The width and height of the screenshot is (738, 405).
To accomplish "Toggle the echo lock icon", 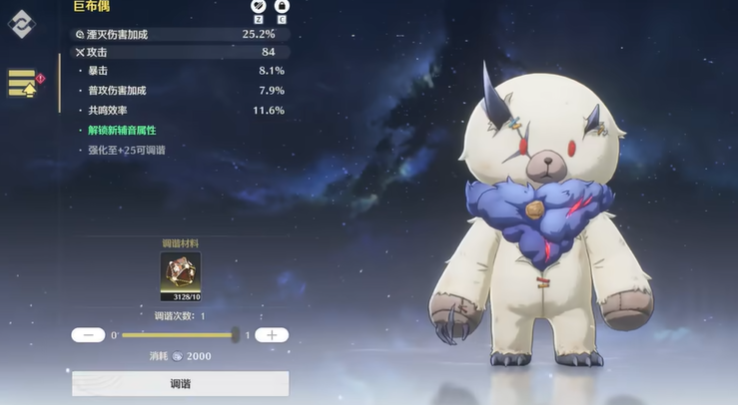I will point(281,7).
